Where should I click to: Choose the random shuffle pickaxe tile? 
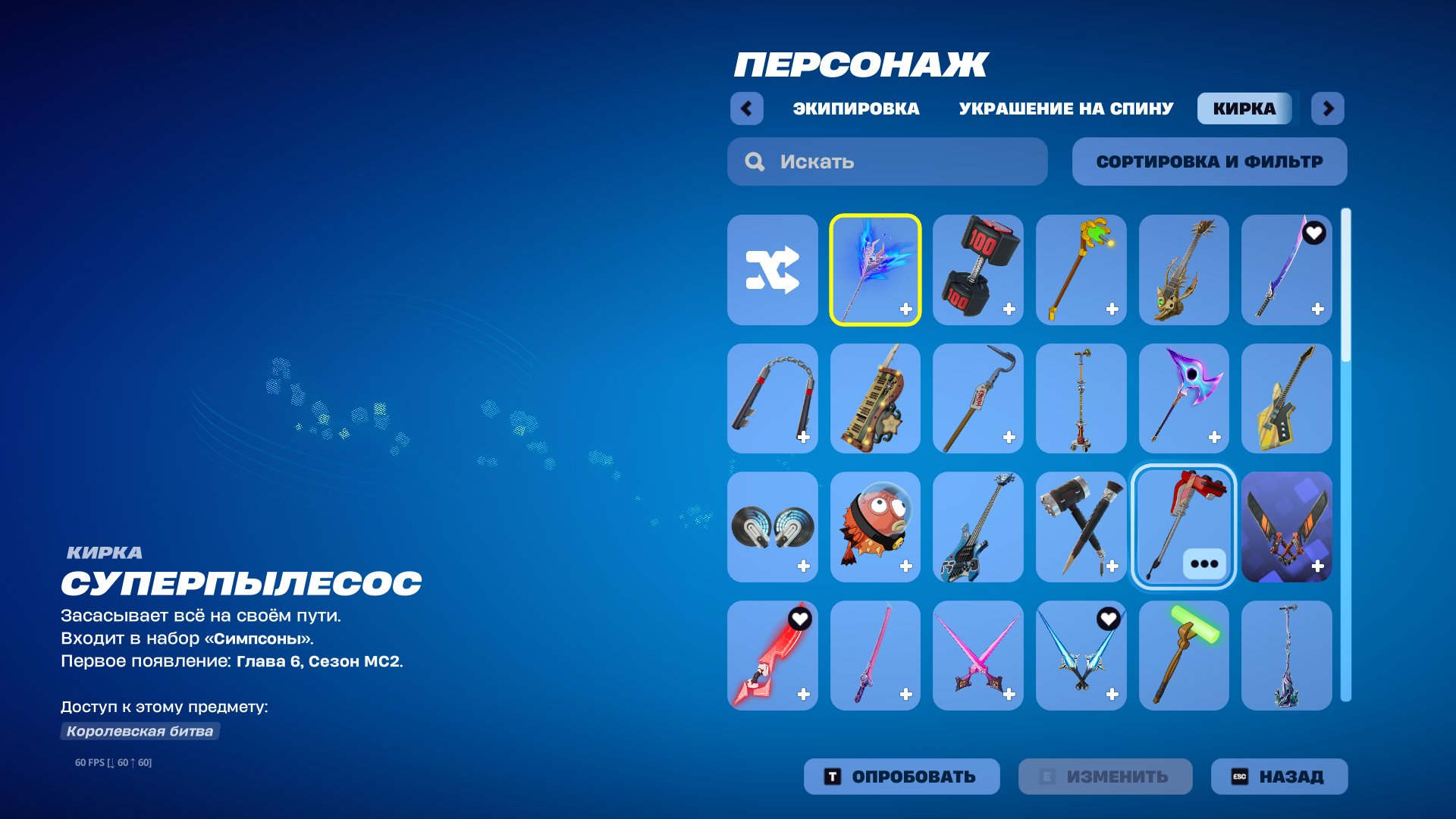click(772, 270)
